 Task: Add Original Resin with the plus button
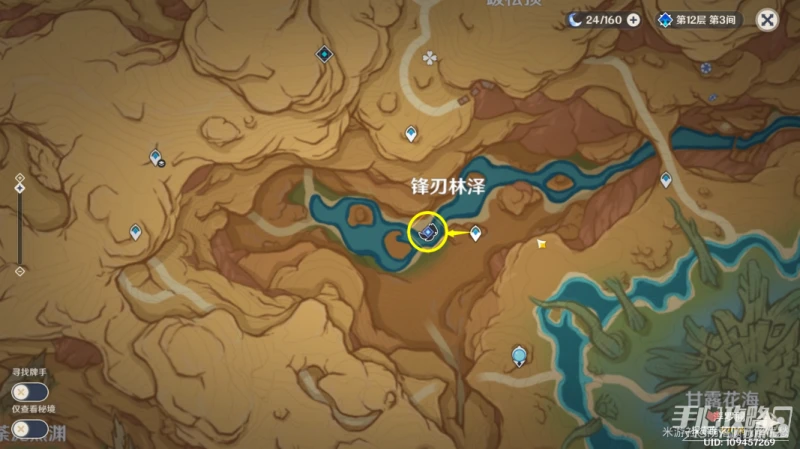634,19
